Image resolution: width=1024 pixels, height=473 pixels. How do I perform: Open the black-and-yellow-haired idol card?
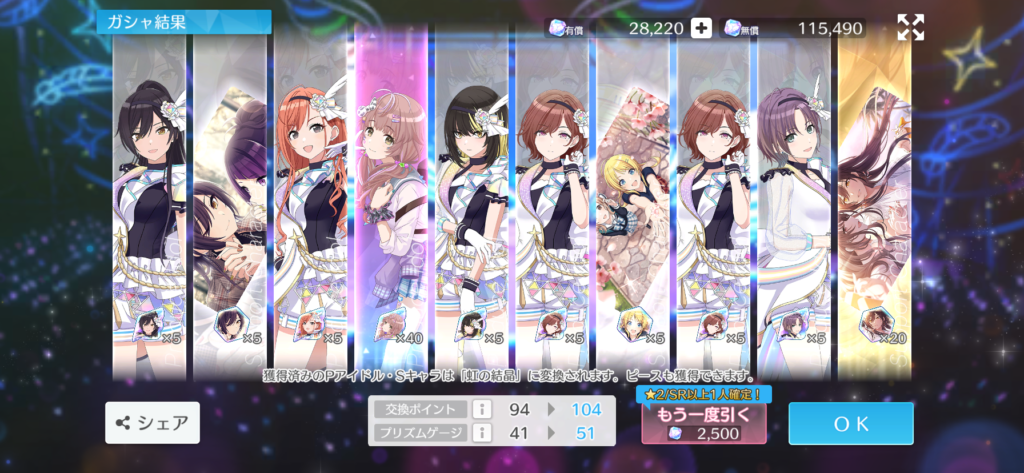[x=472, y=200]
